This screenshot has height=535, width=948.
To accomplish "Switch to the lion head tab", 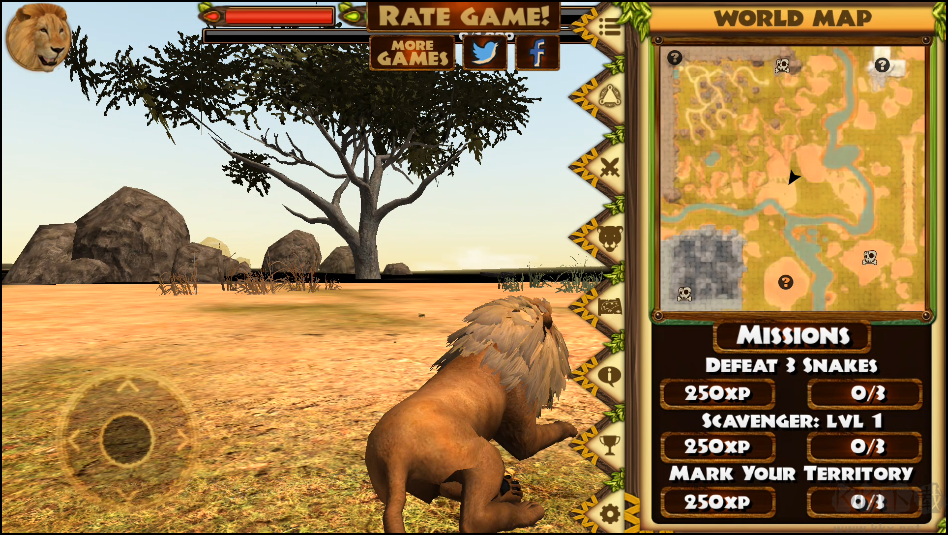I will coord(609,236).
